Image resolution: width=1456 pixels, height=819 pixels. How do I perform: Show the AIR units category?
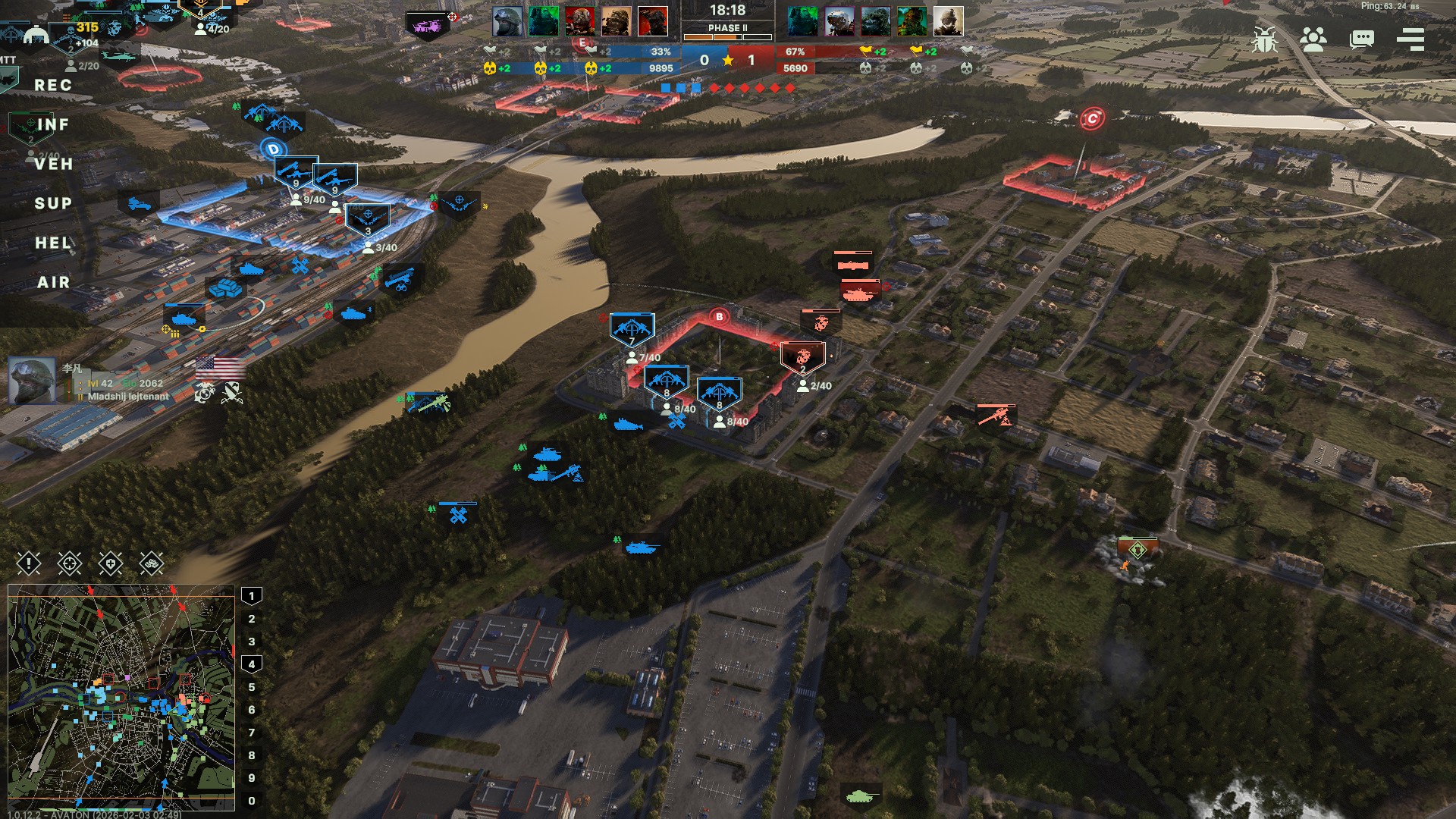pyautogui.click(x=53, y=283)
